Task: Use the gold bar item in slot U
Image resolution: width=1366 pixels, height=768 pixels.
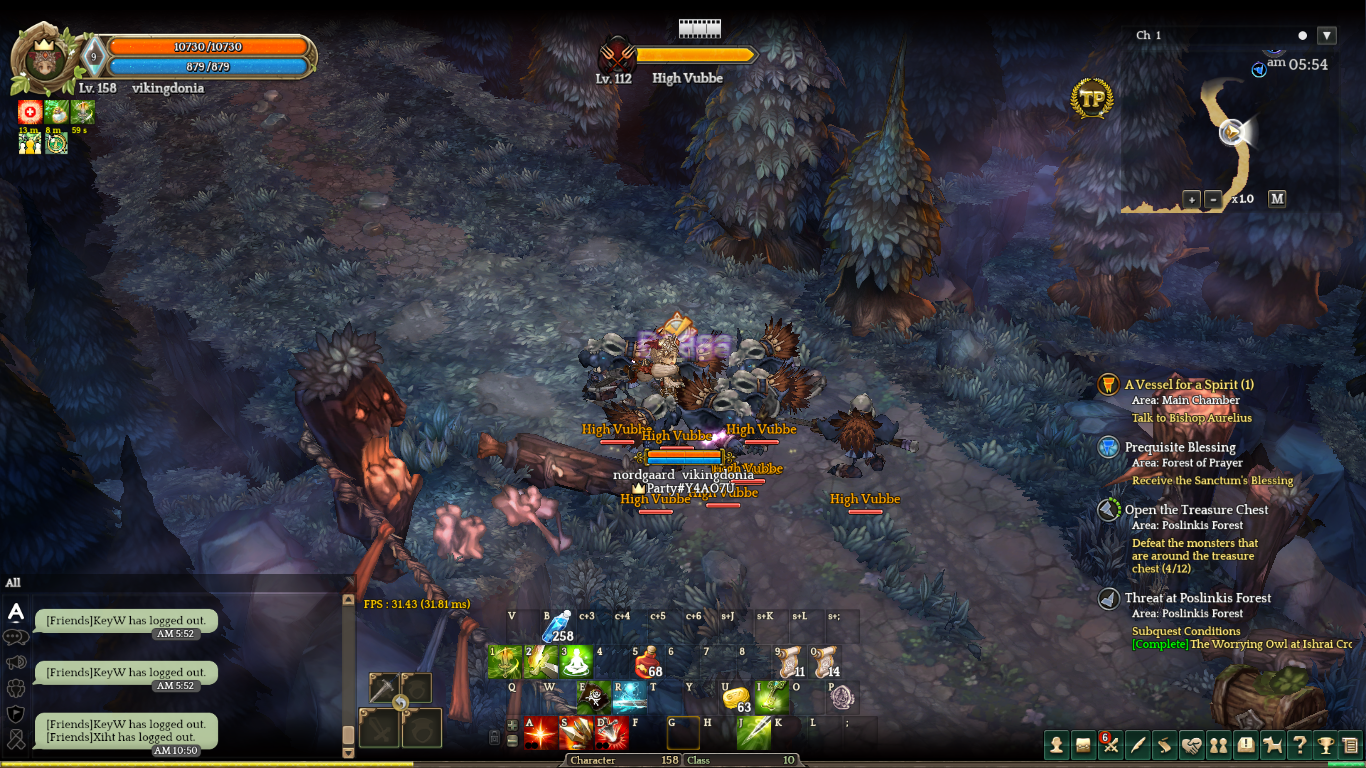Action: tap(736, 698)
